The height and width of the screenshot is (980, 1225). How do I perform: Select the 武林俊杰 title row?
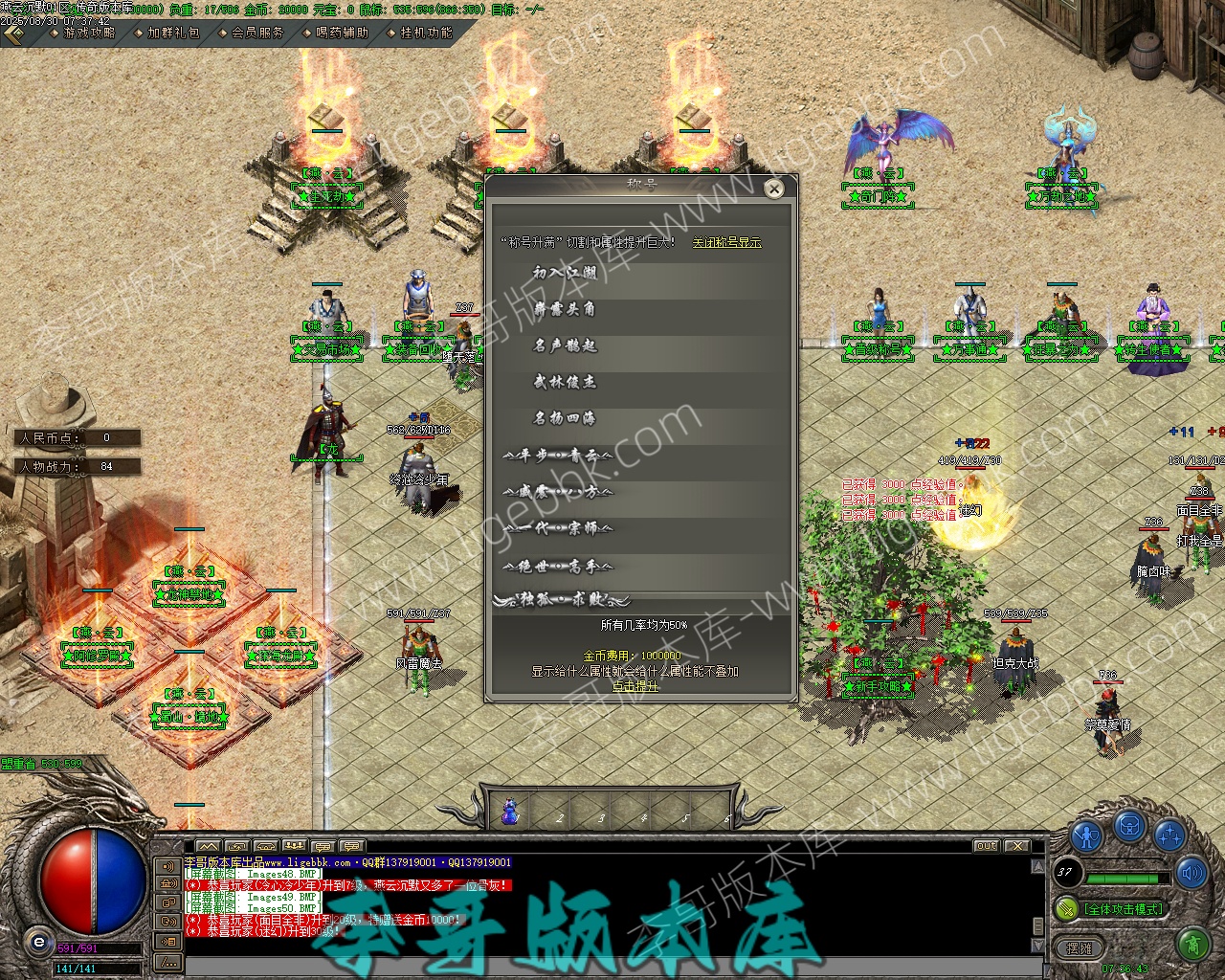565,382
